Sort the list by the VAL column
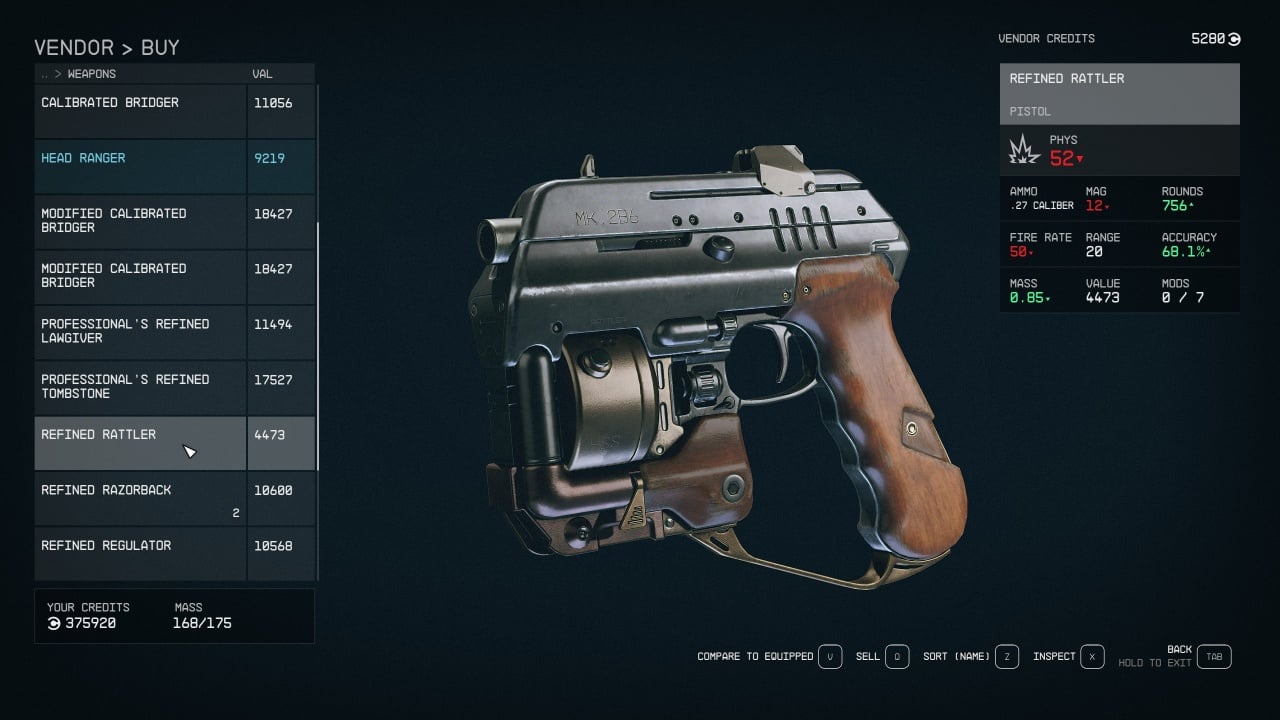 coord(262,74)
